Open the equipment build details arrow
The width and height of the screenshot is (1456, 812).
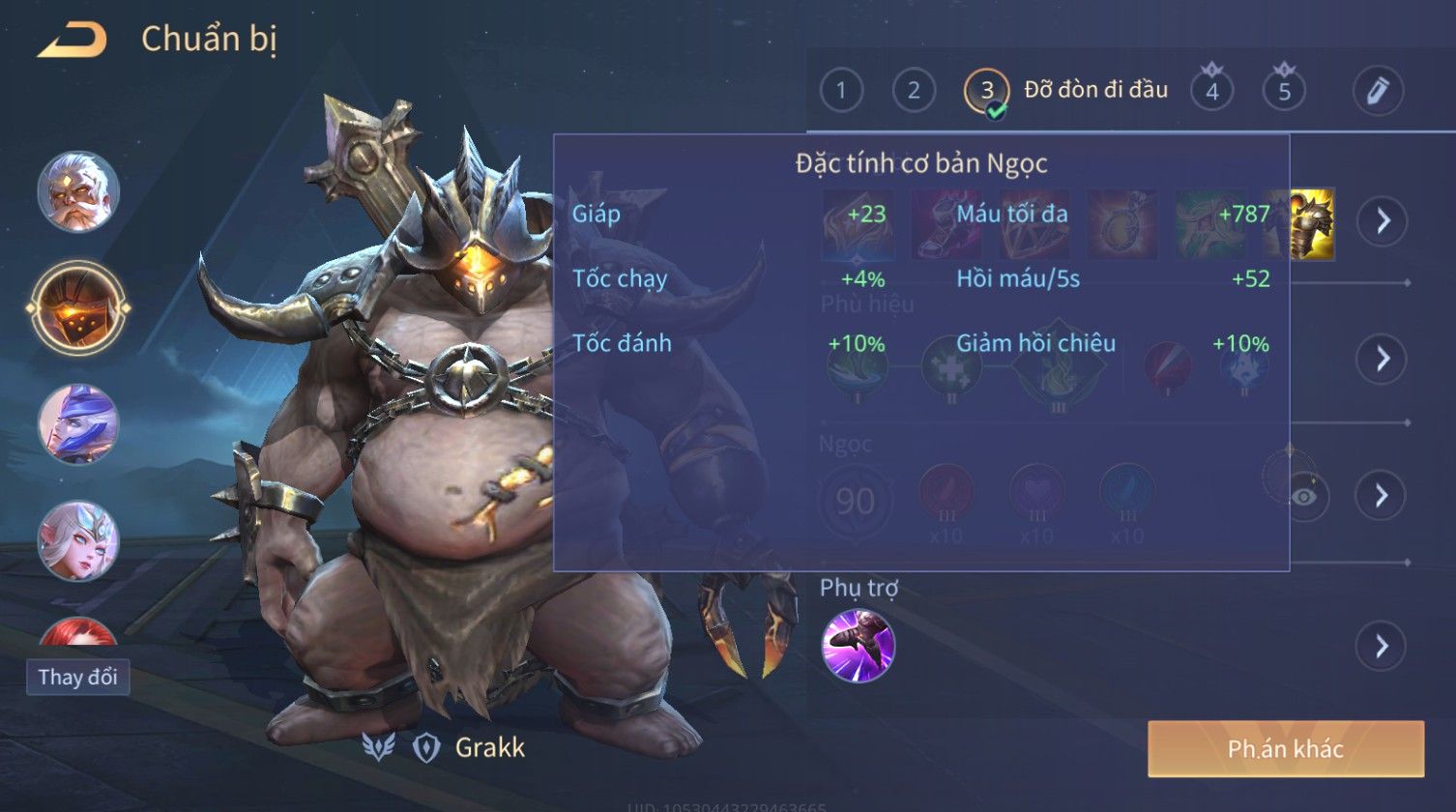pos(1382,220)
